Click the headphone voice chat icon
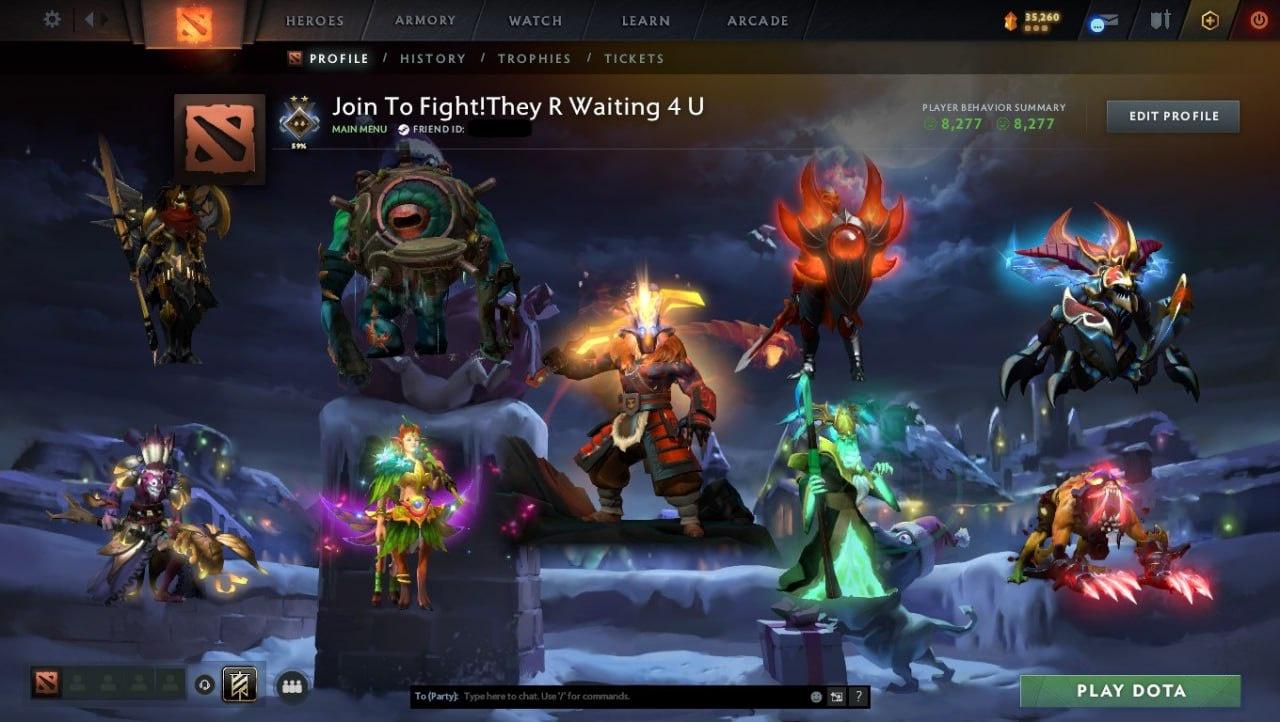 202,683
